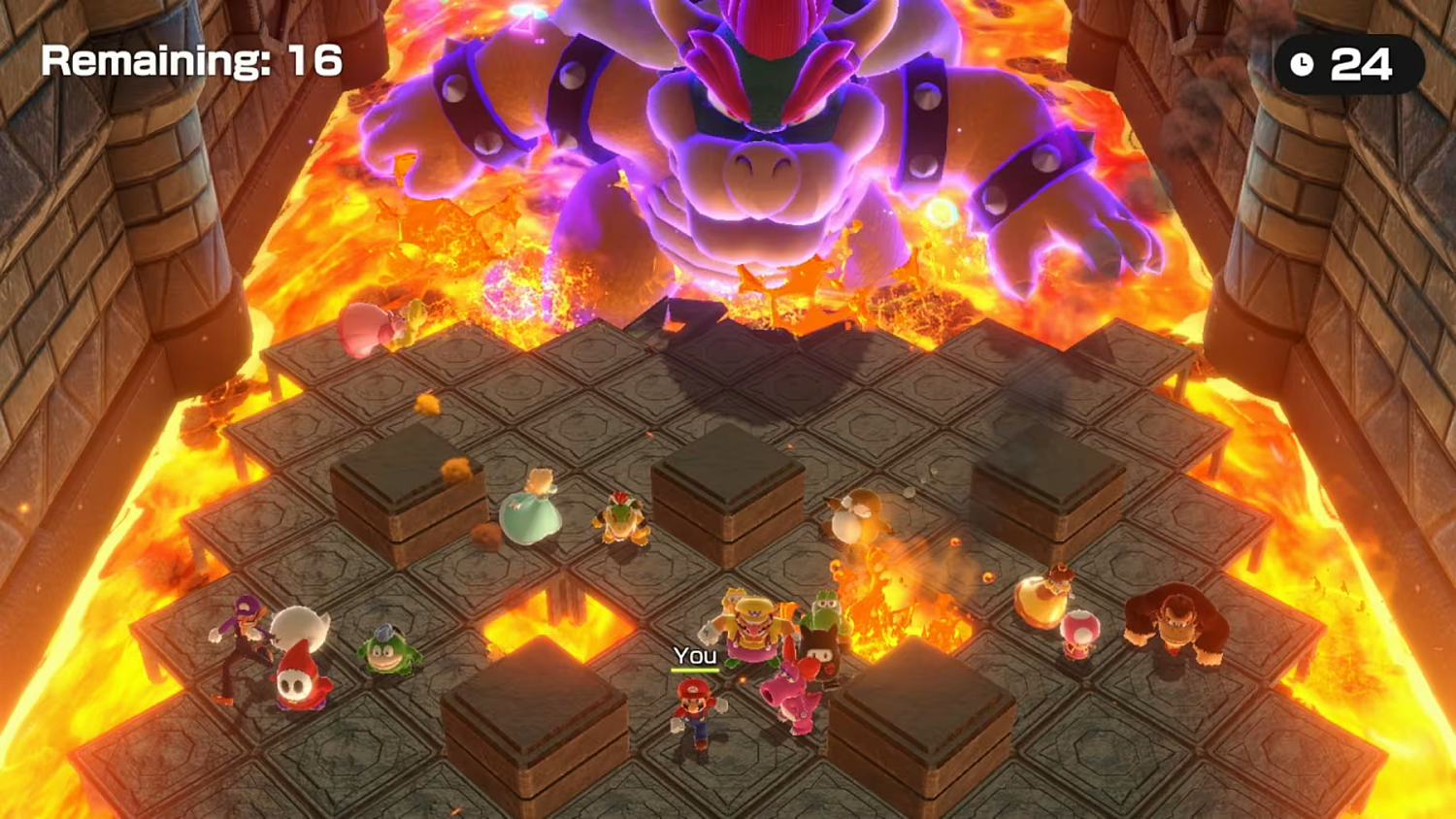Select Yoshi standing near the flames
1456x819 pixels.
(825, 606)
